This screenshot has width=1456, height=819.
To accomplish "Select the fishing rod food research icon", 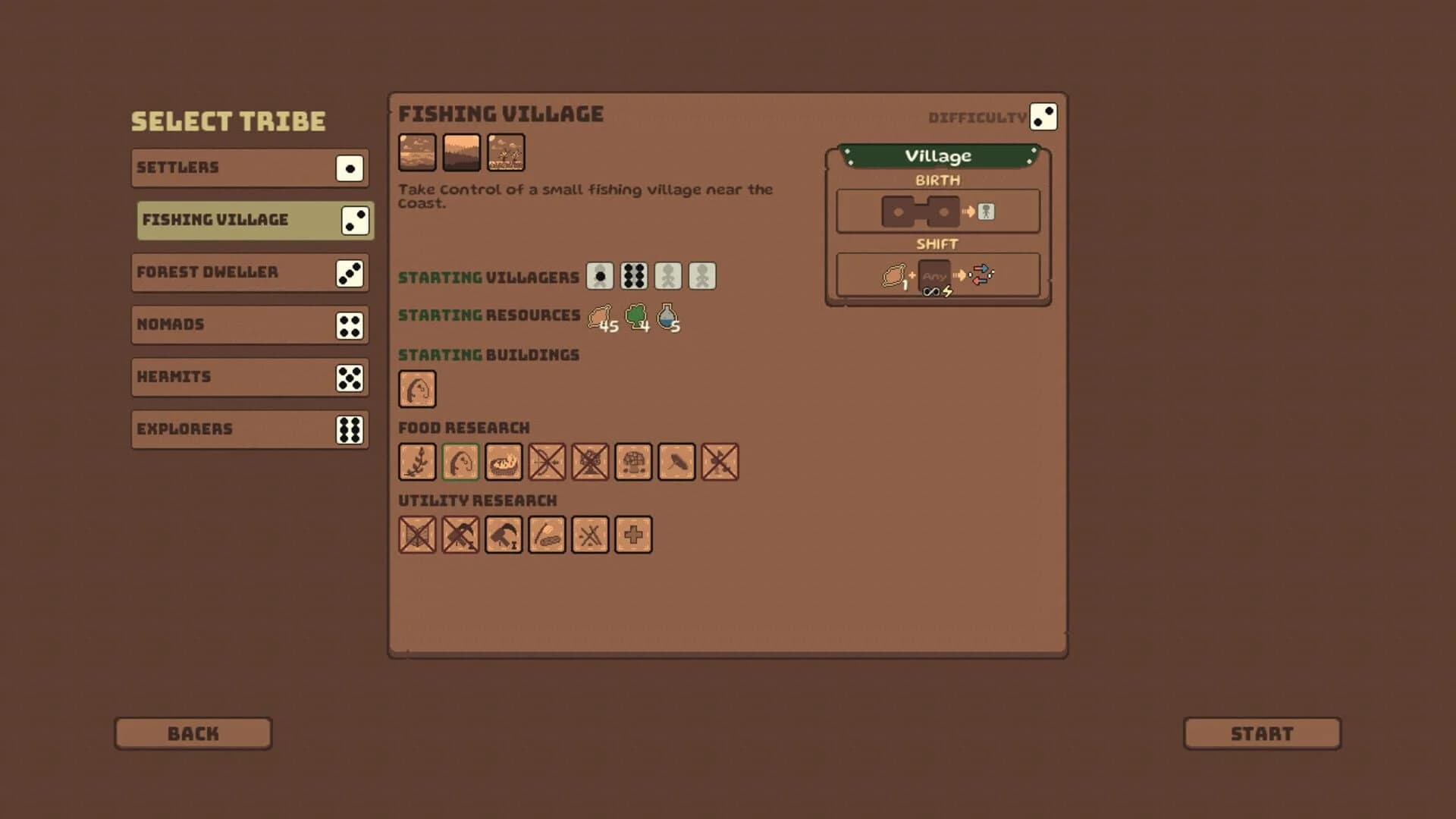I will 460,462.
